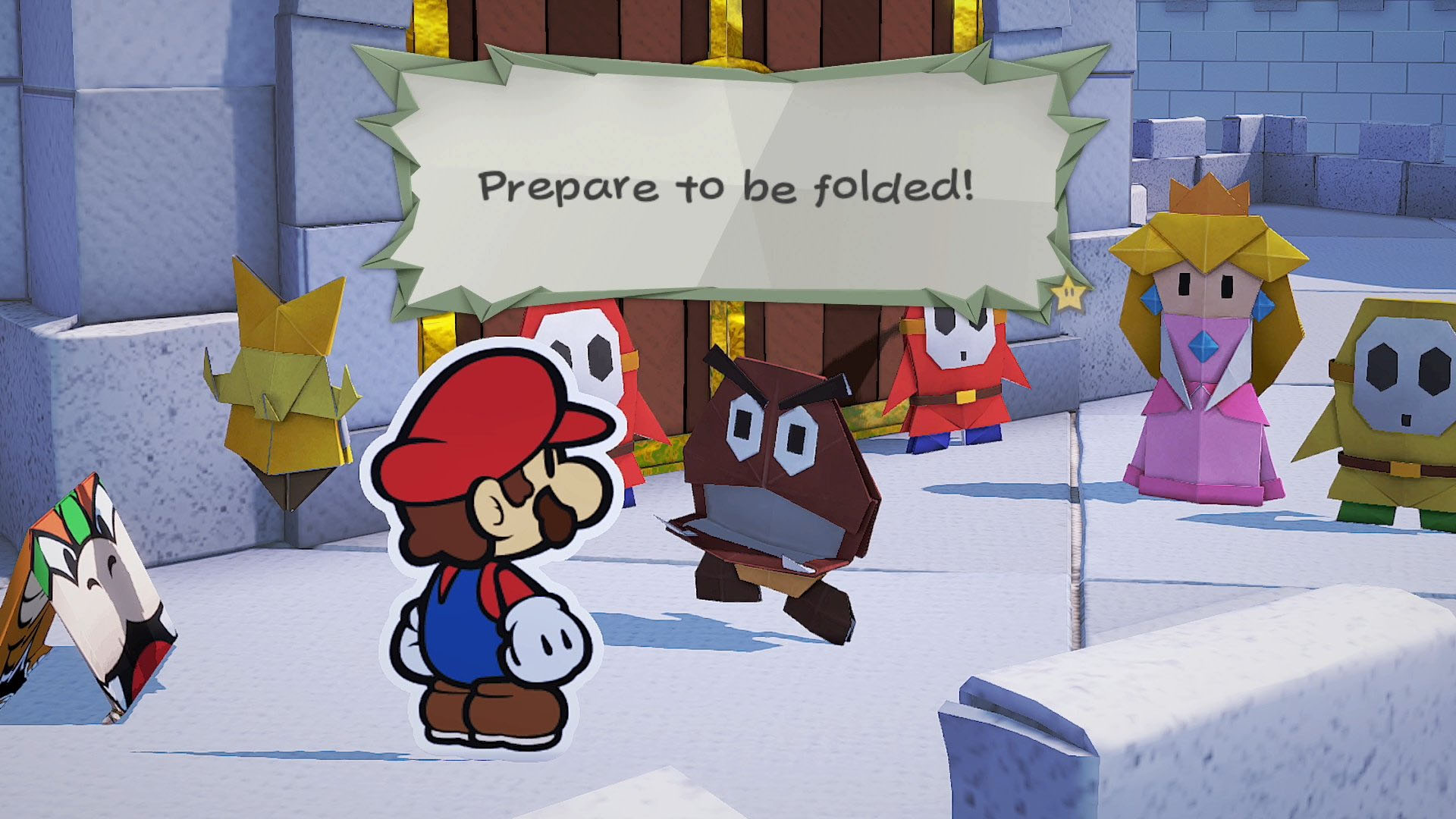Advance the "Prepare to be folded!" speech bubble
The height and width of the screenshot is (819, 1456).
click(x=726, y=186)
